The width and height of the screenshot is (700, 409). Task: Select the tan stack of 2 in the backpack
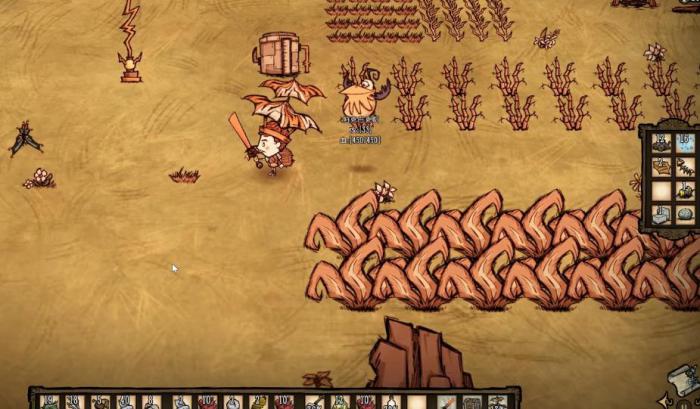pos(661,167)
